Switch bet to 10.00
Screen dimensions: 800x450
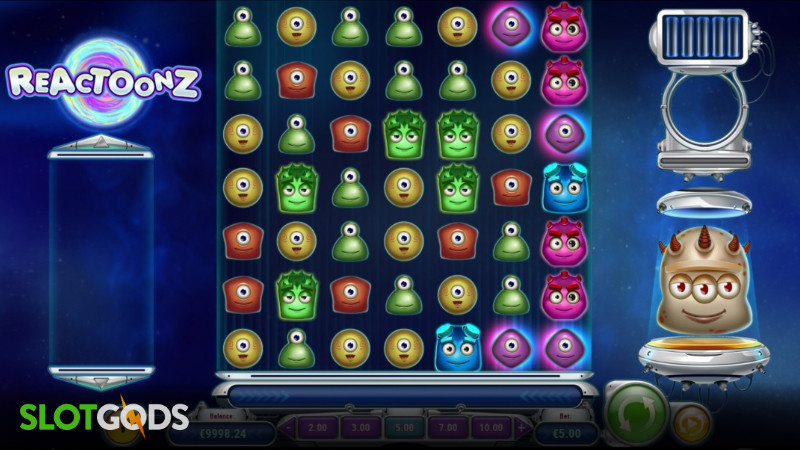[x=488, y=428]
